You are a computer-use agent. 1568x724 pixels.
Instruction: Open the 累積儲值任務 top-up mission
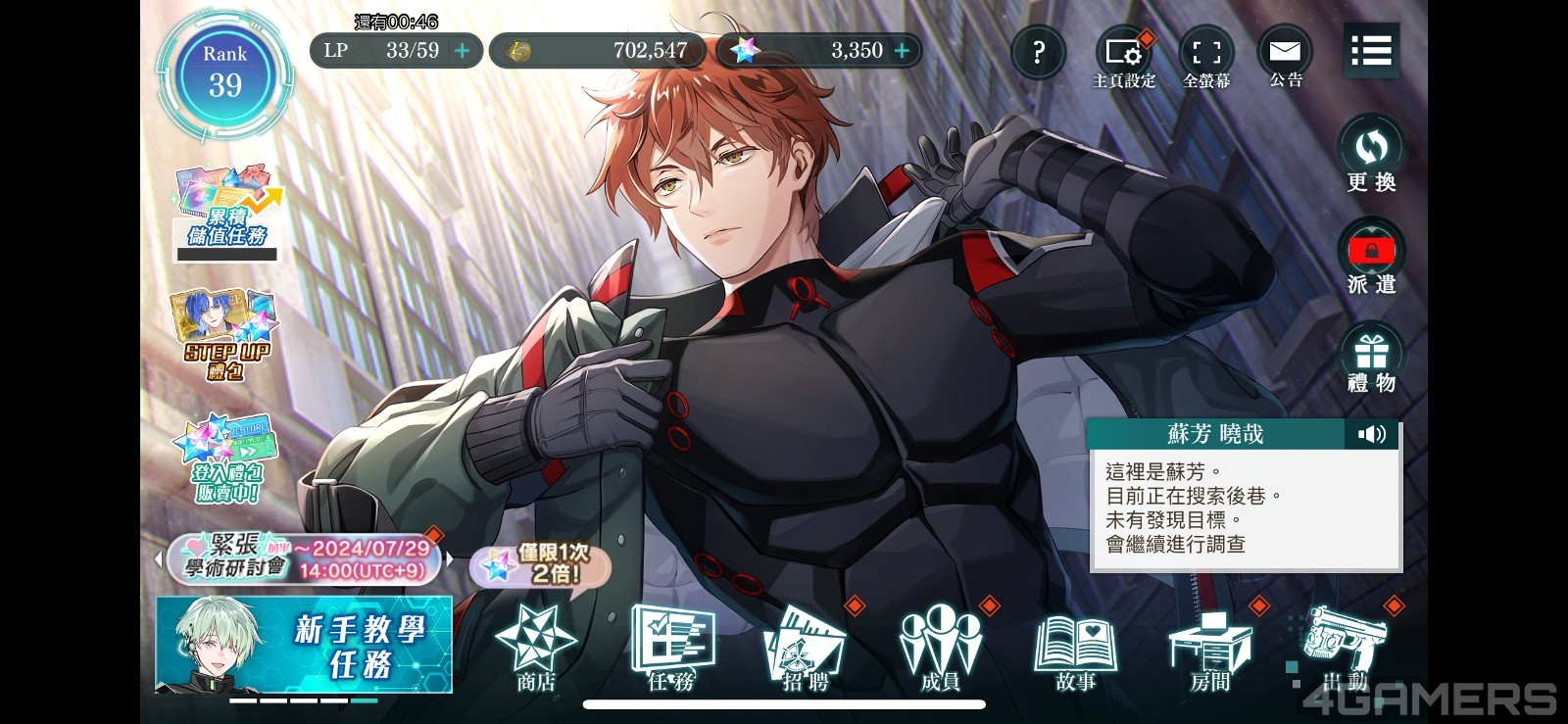[227, 211]
